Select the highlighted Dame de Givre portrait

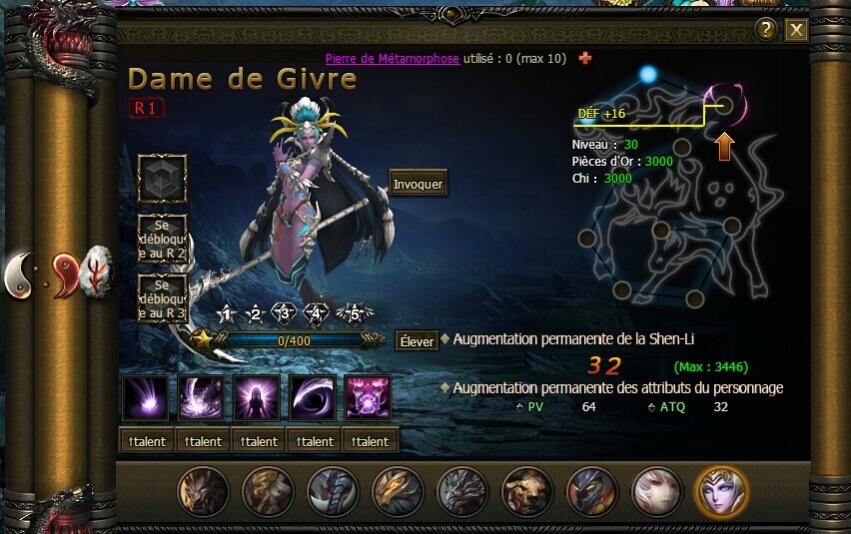point(721,492)
